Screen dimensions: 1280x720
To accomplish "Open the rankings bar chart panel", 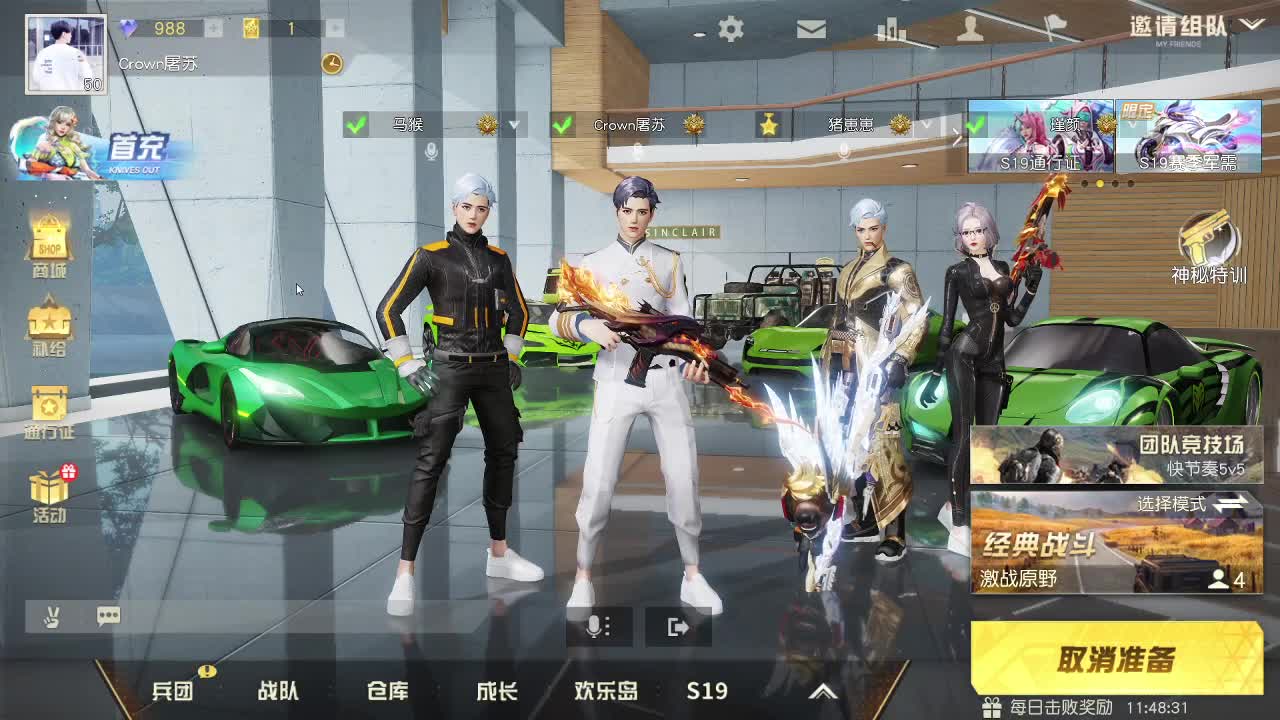I will coord(890,30).
